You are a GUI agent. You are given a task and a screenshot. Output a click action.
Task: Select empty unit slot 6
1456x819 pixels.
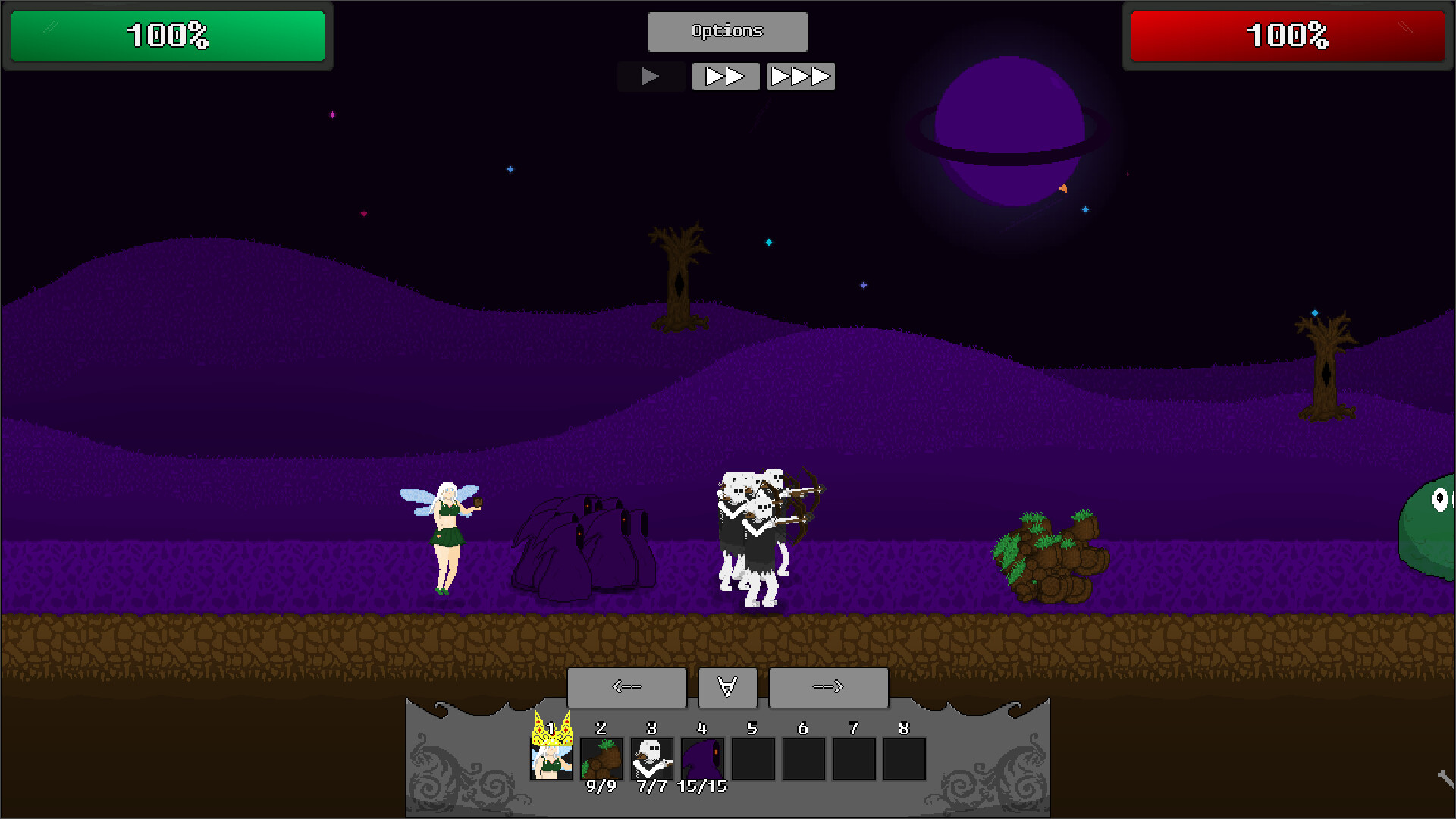(x=803, y=758)
